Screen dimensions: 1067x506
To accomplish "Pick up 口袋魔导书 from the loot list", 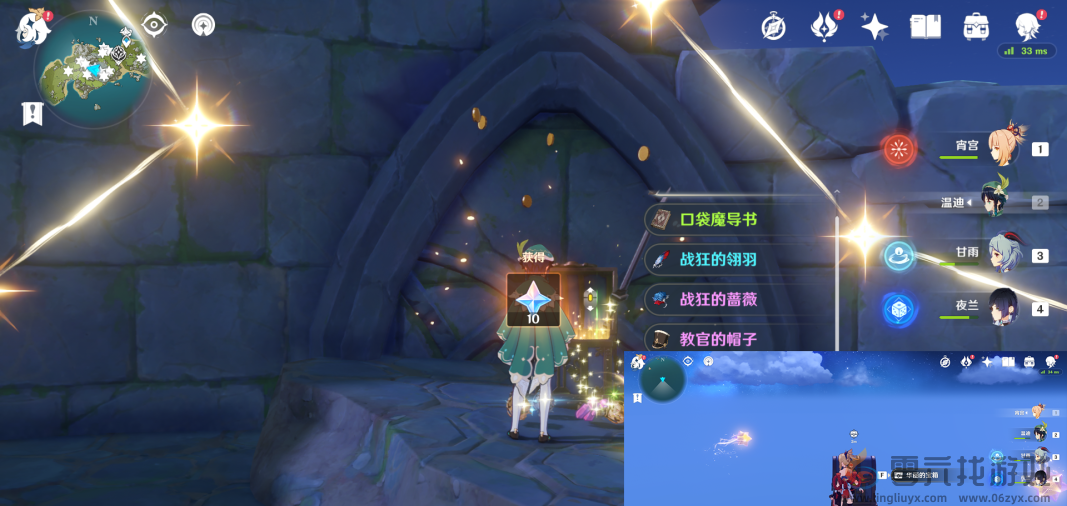I will [x=740, y=219].
